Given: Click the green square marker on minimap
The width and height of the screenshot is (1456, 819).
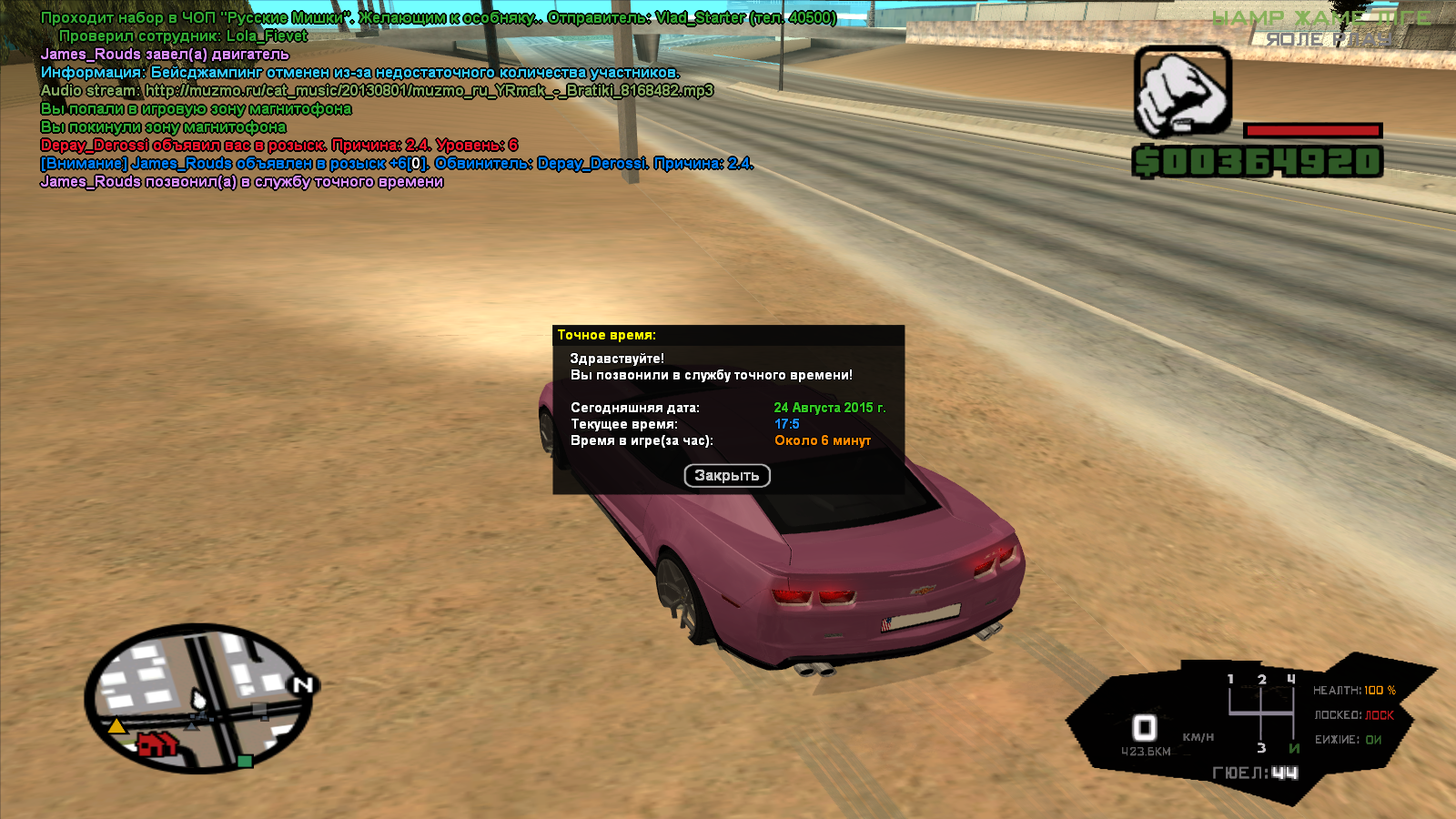Looking at the screenshot, I should click(244, 761).
